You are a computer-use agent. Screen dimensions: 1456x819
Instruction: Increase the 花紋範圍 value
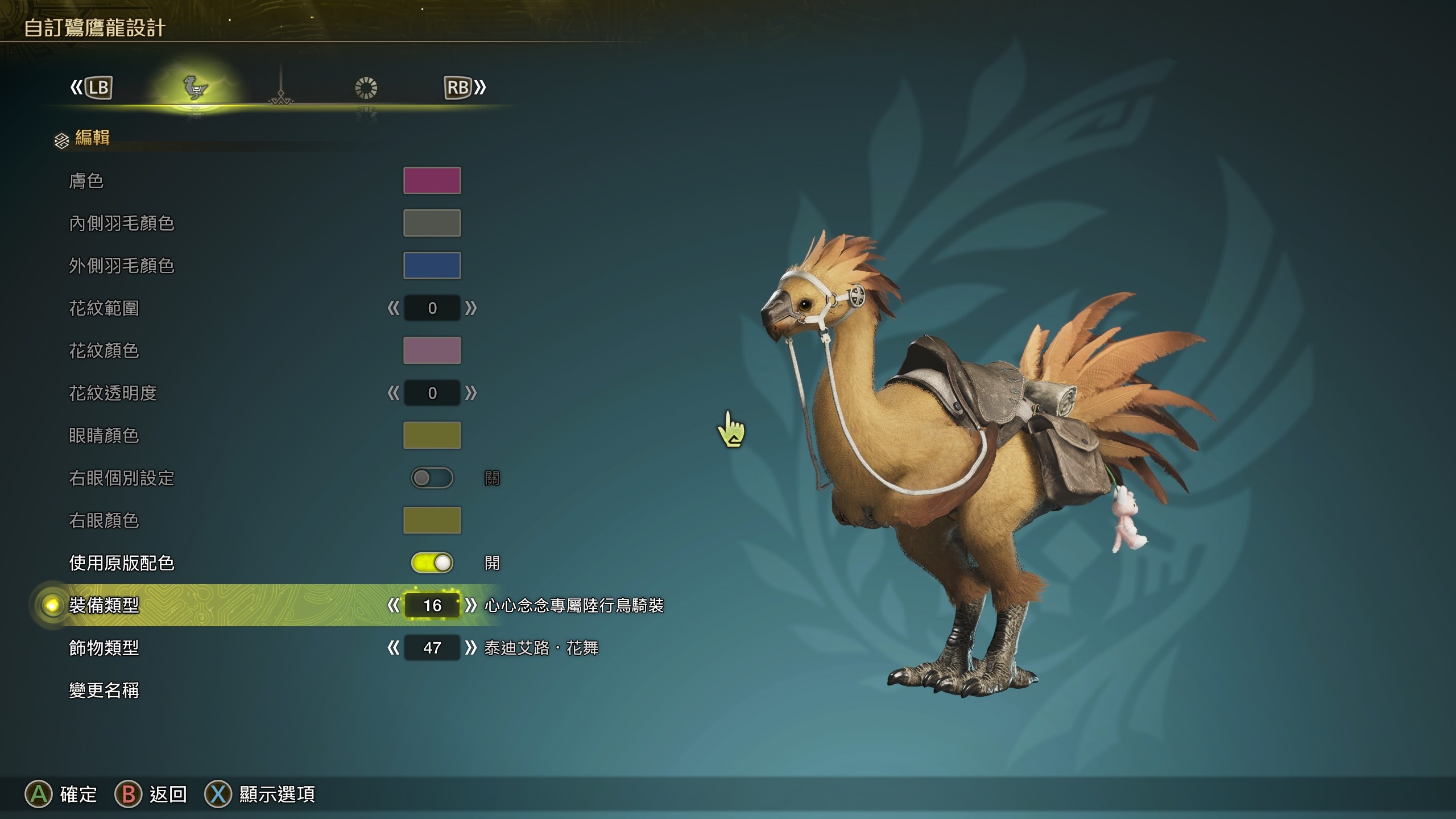point(470,308)
